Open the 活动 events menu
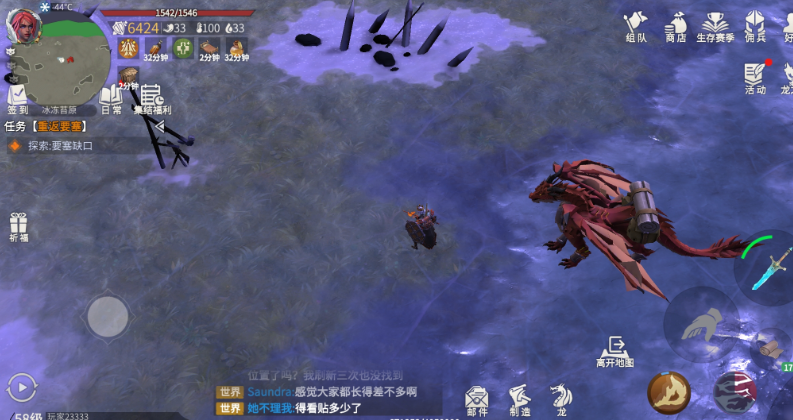The image size is (793, 420). click(x=754, y=78)
